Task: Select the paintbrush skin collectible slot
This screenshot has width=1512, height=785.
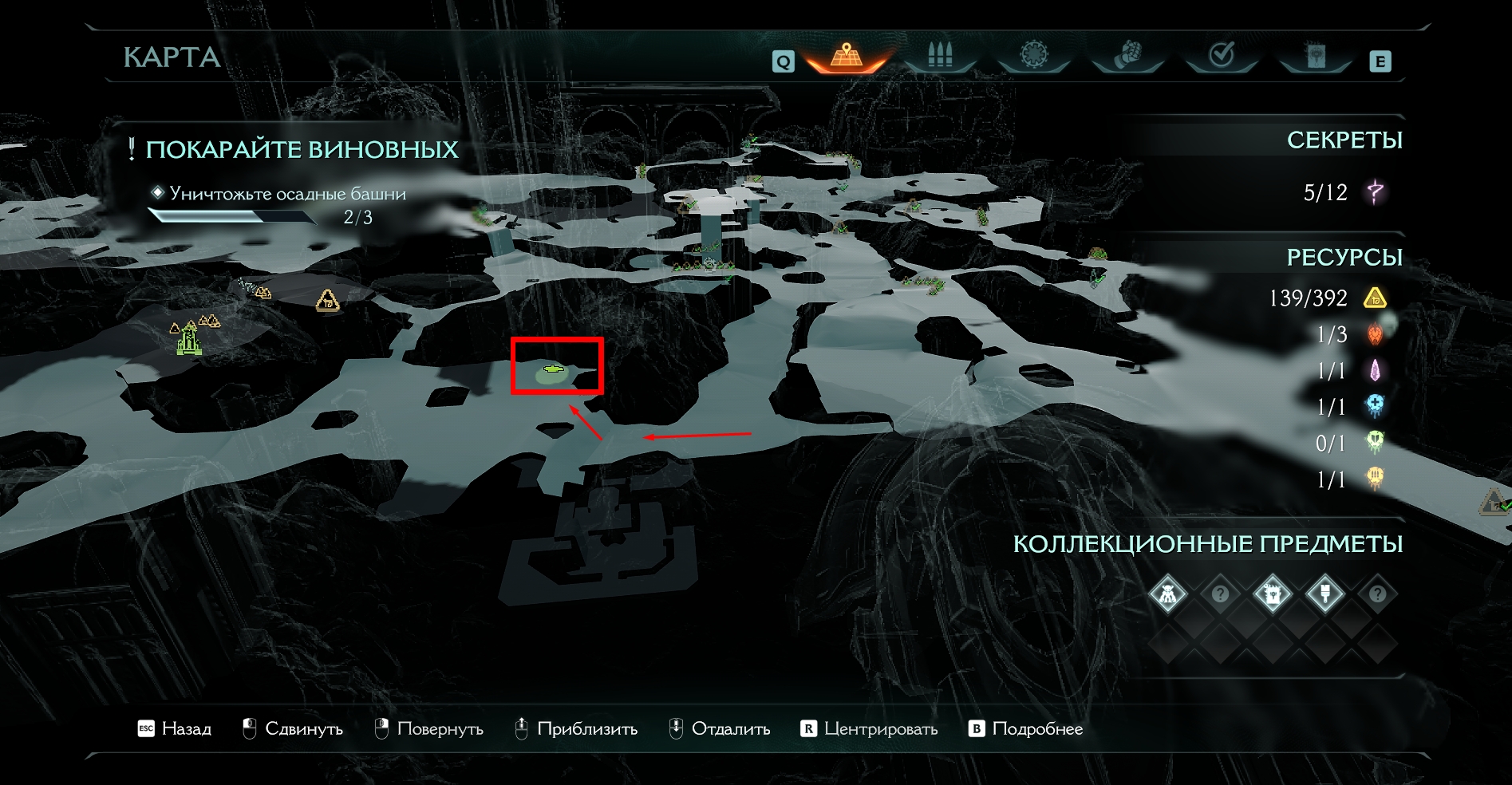Action: click(1324, 594)
